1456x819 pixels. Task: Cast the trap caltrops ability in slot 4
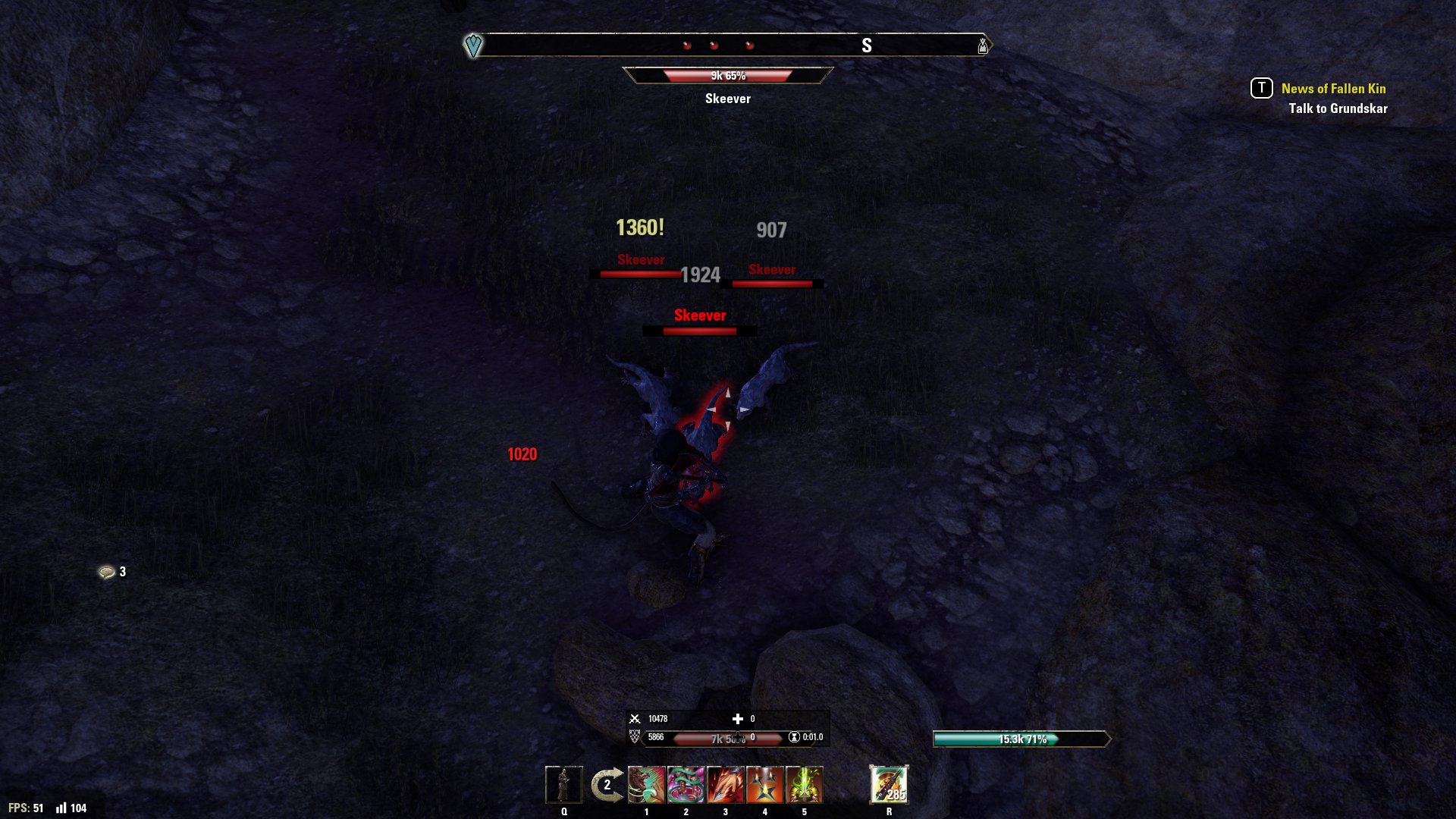(765, 784)
